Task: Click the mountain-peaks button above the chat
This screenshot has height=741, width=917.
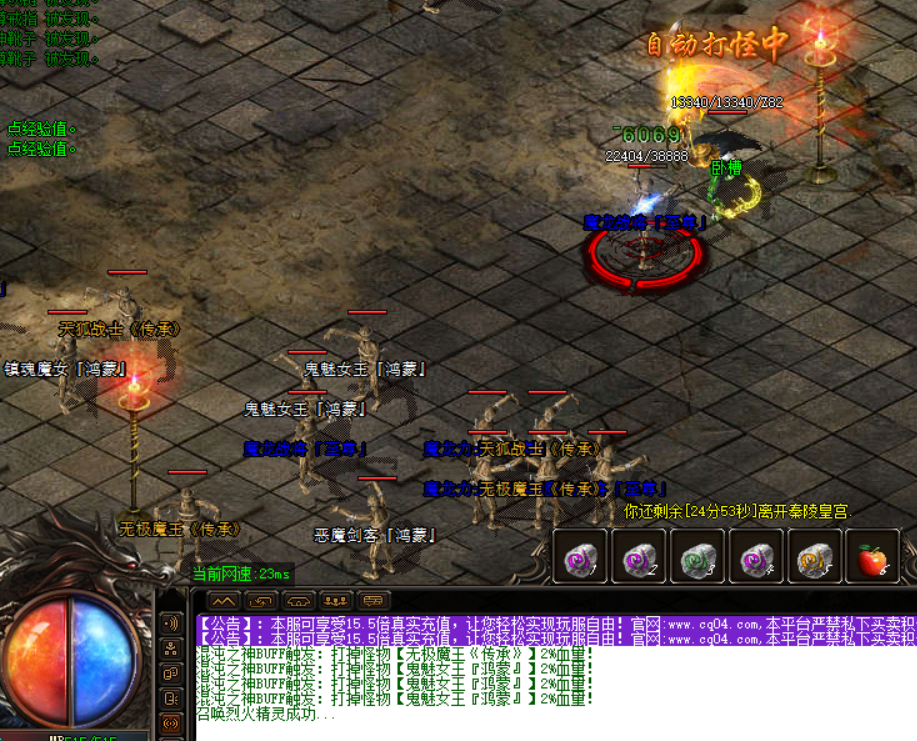Action: pos(223,601)
